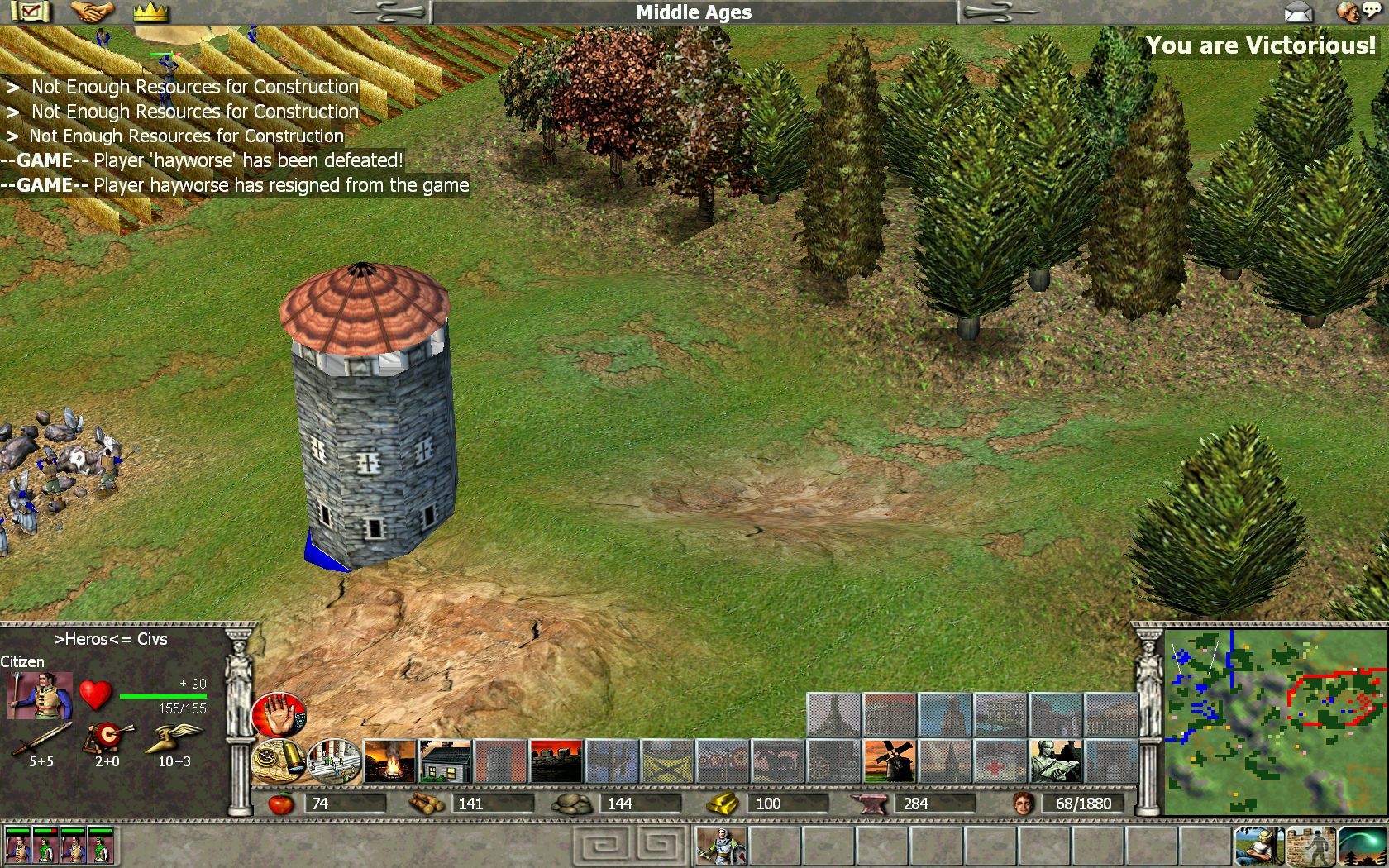Image resolution: width=1389 pixels, height=868 pixels.
Task: Build the campfire settlement
Action: click(x=389, y=761)
